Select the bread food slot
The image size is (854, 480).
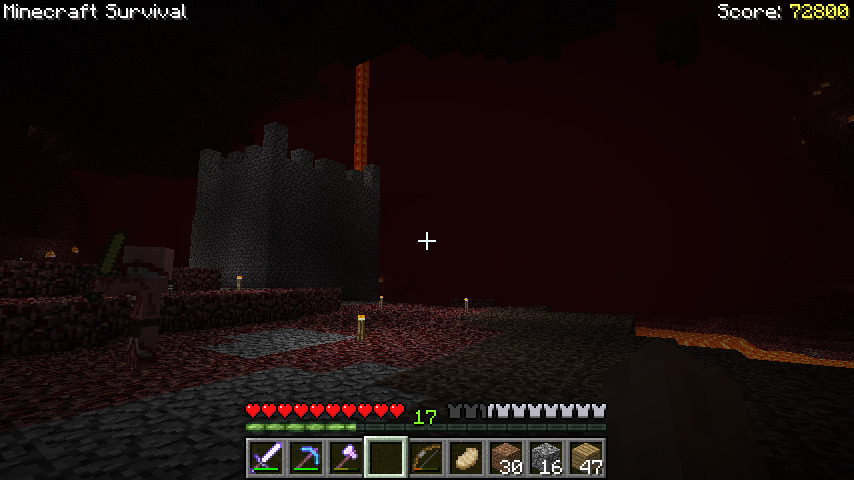coord(466,458)
